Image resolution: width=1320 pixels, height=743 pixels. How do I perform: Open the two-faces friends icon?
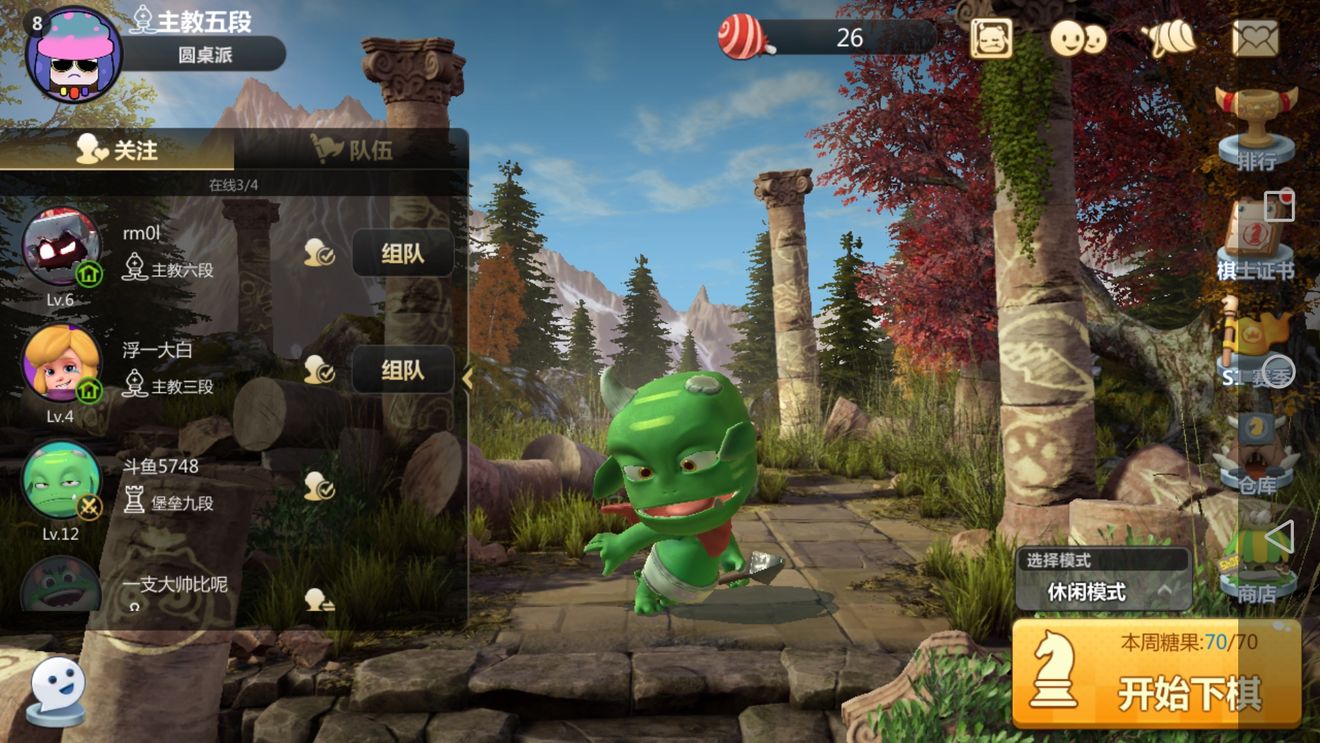pyautogui.click(x=1078, y=39)
